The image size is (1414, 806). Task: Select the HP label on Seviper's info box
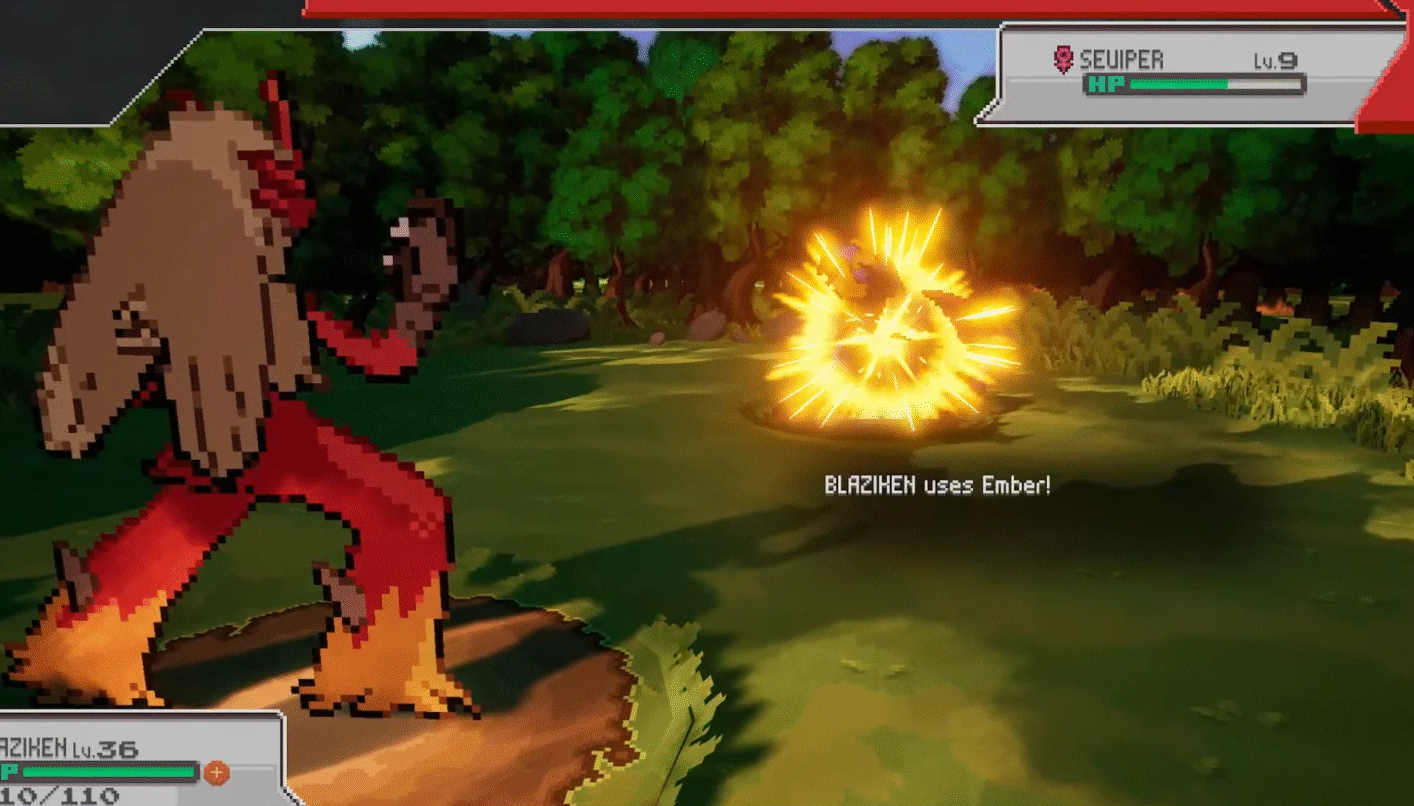(x=1108, y=86)
